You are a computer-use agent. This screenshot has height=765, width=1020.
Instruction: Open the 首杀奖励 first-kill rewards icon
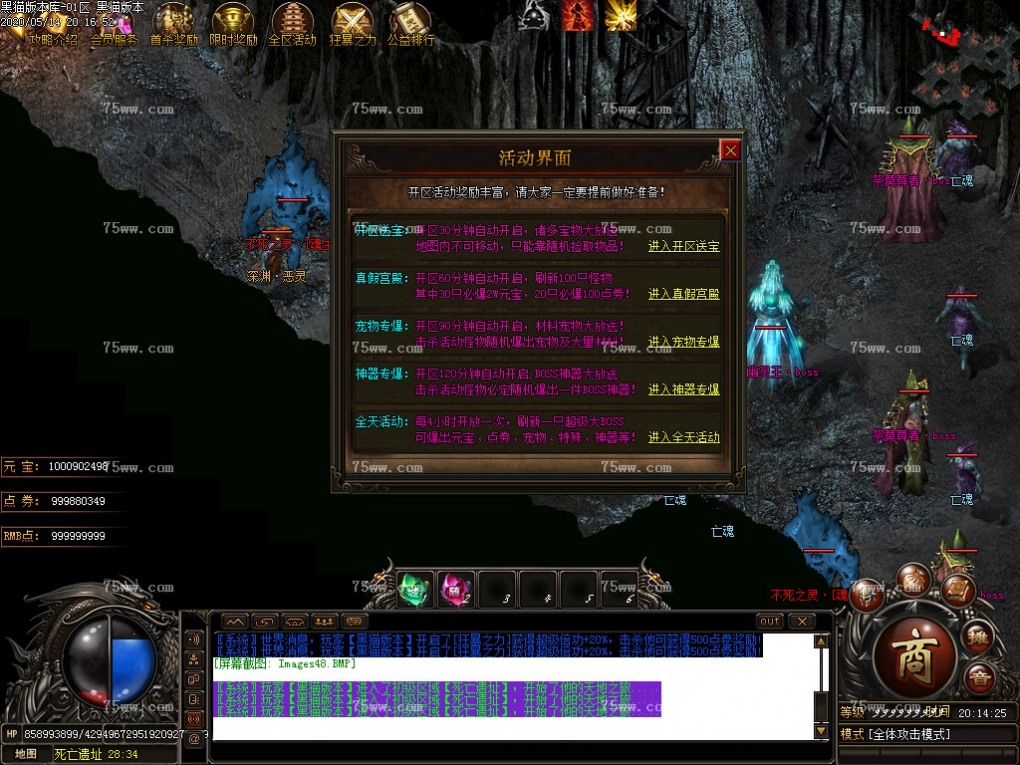pyautogui.click(x=174, y=24)
